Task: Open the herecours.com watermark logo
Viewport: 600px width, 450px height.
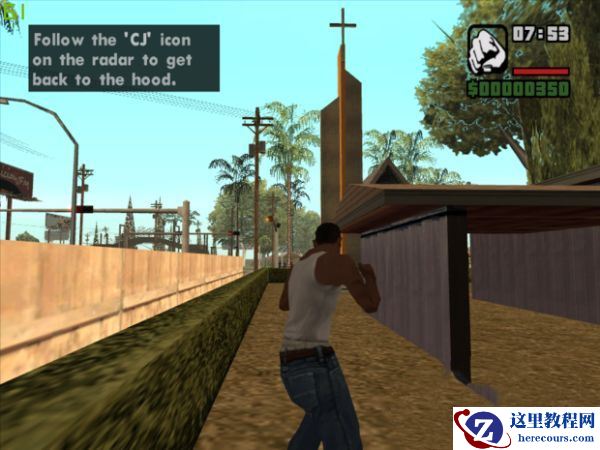Action: [x=526, y=429]
